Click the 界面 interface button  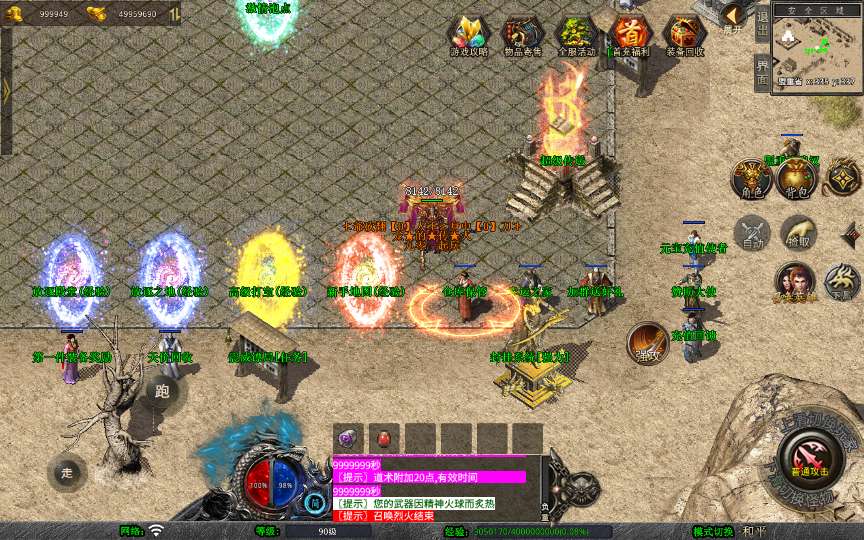pyautogui.click(x=762, y=71)
